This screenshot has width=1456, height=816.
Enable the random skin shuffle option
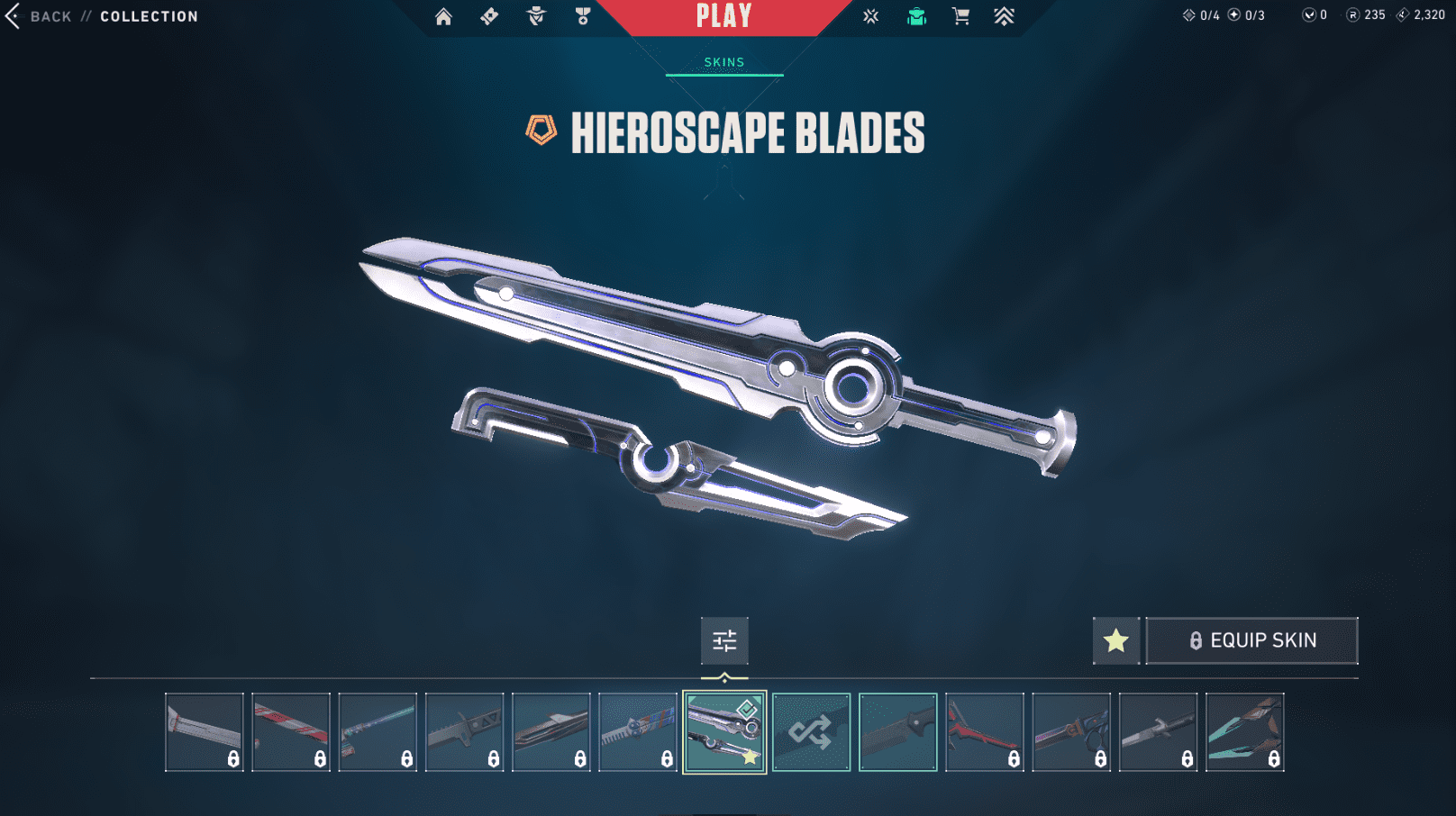pos(811,730)
